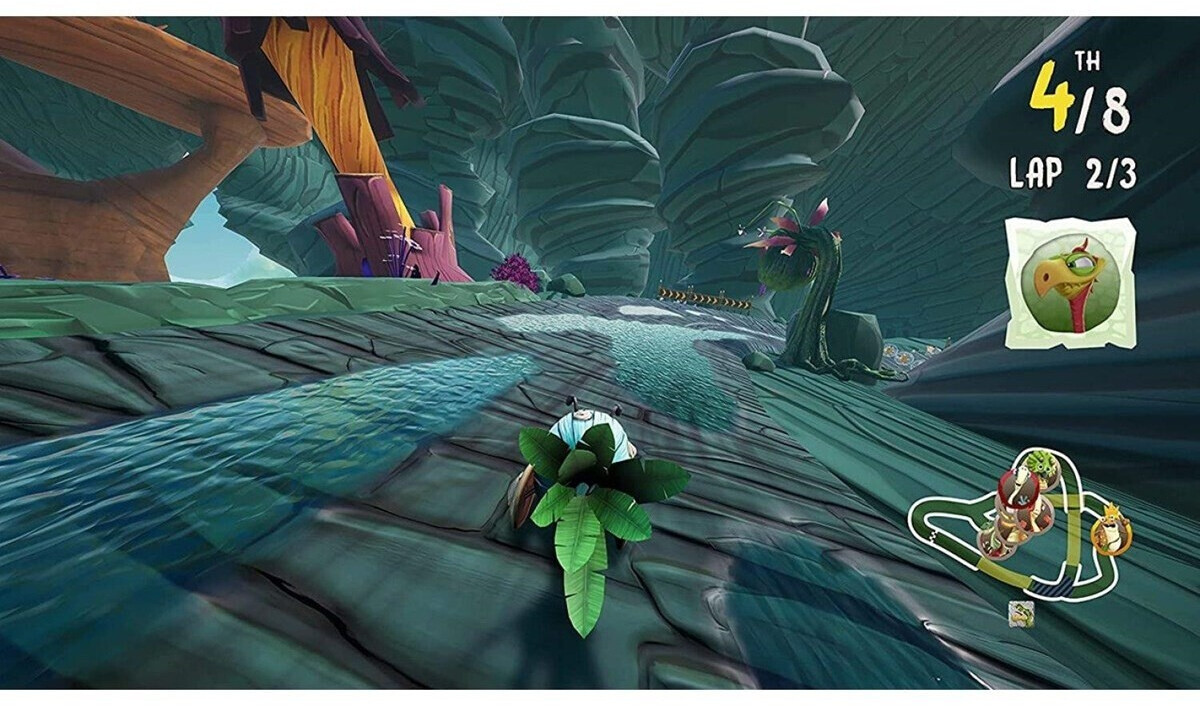Screen dimensions: 1200x706
Task: Use the green bird item icon
Action: point(1070,282)
